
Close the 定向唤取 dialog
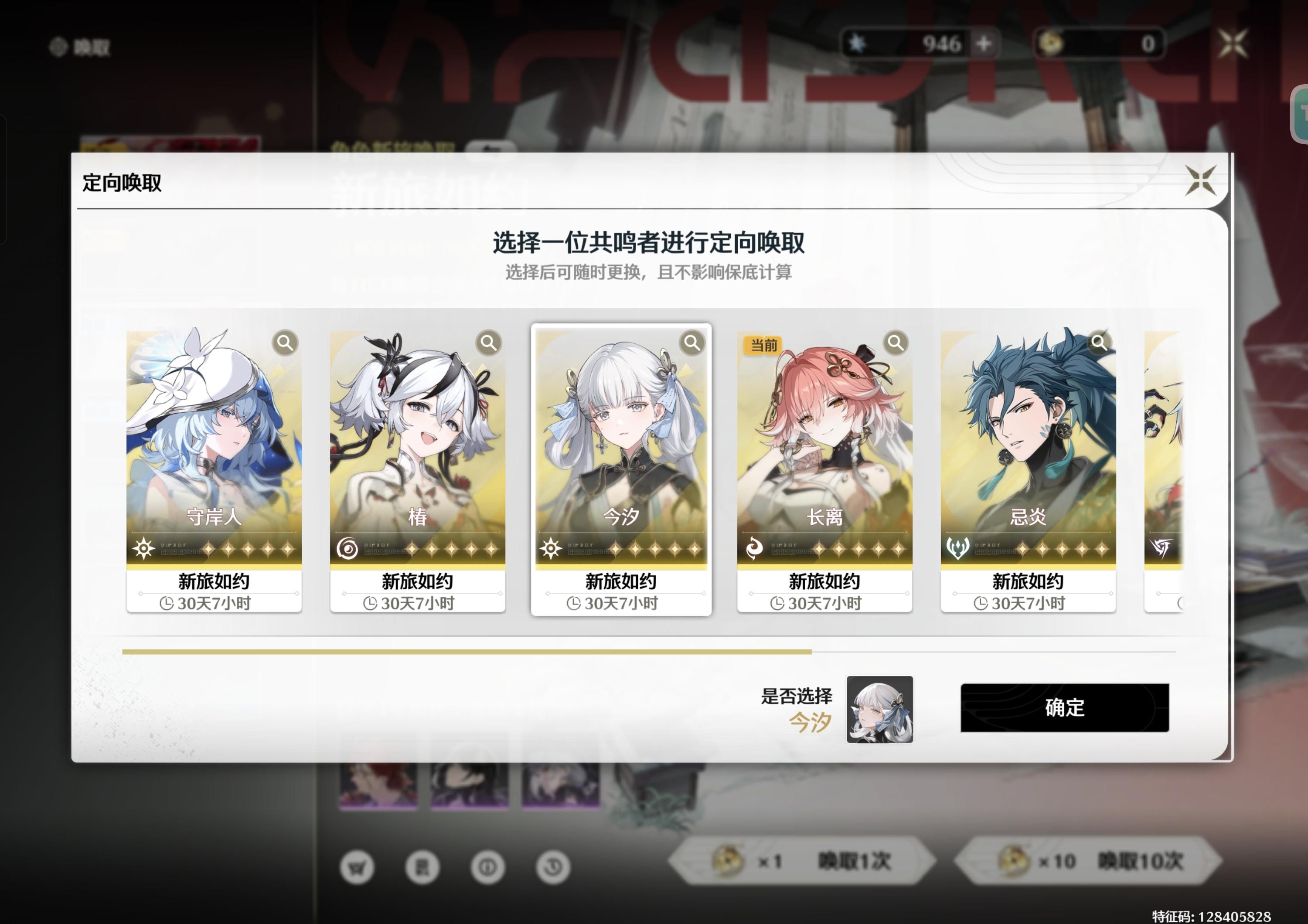click(x=1202, y=180)
